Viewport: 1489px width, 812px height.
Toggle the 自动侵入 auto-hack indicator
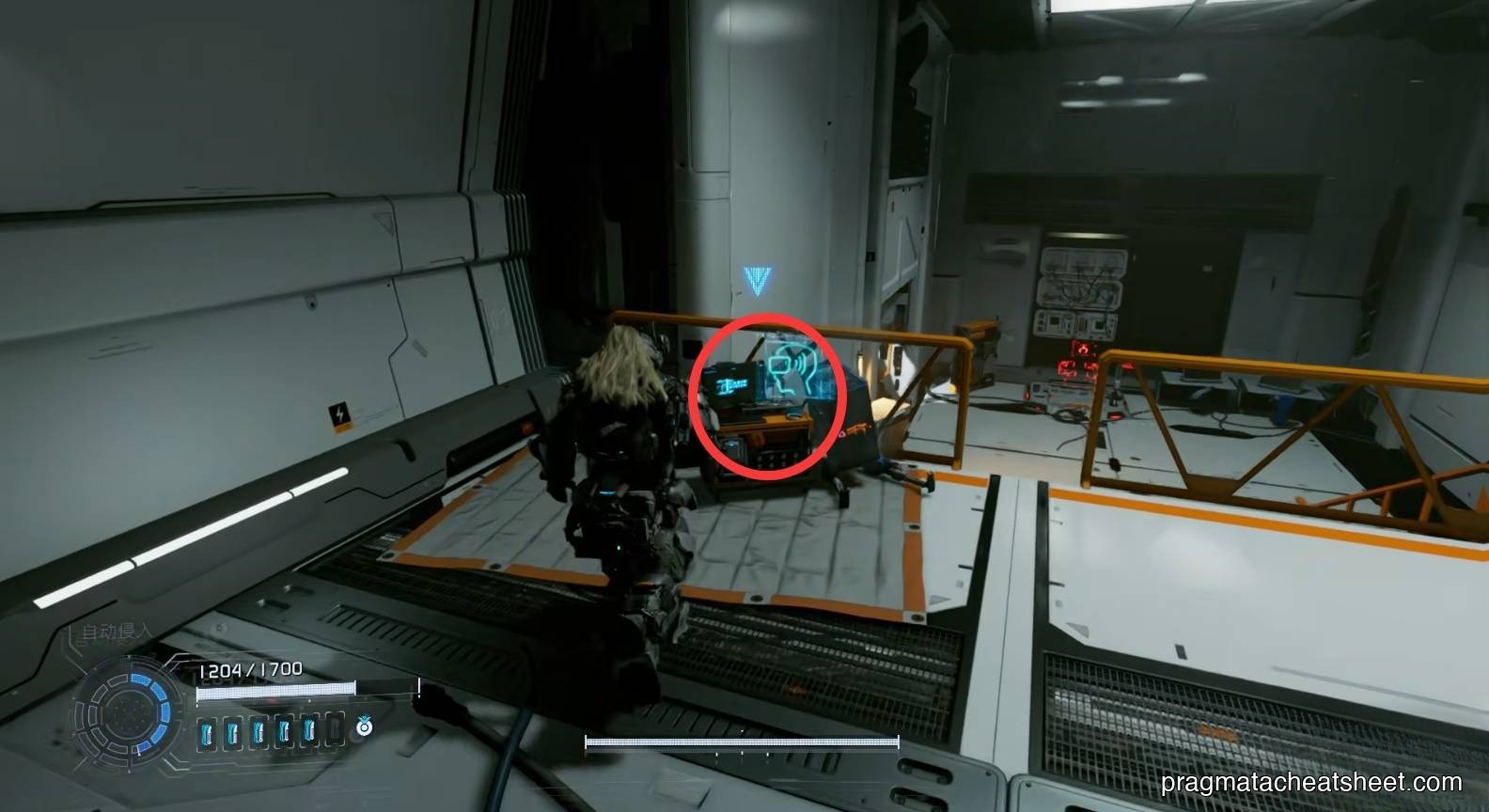[117, 631]
